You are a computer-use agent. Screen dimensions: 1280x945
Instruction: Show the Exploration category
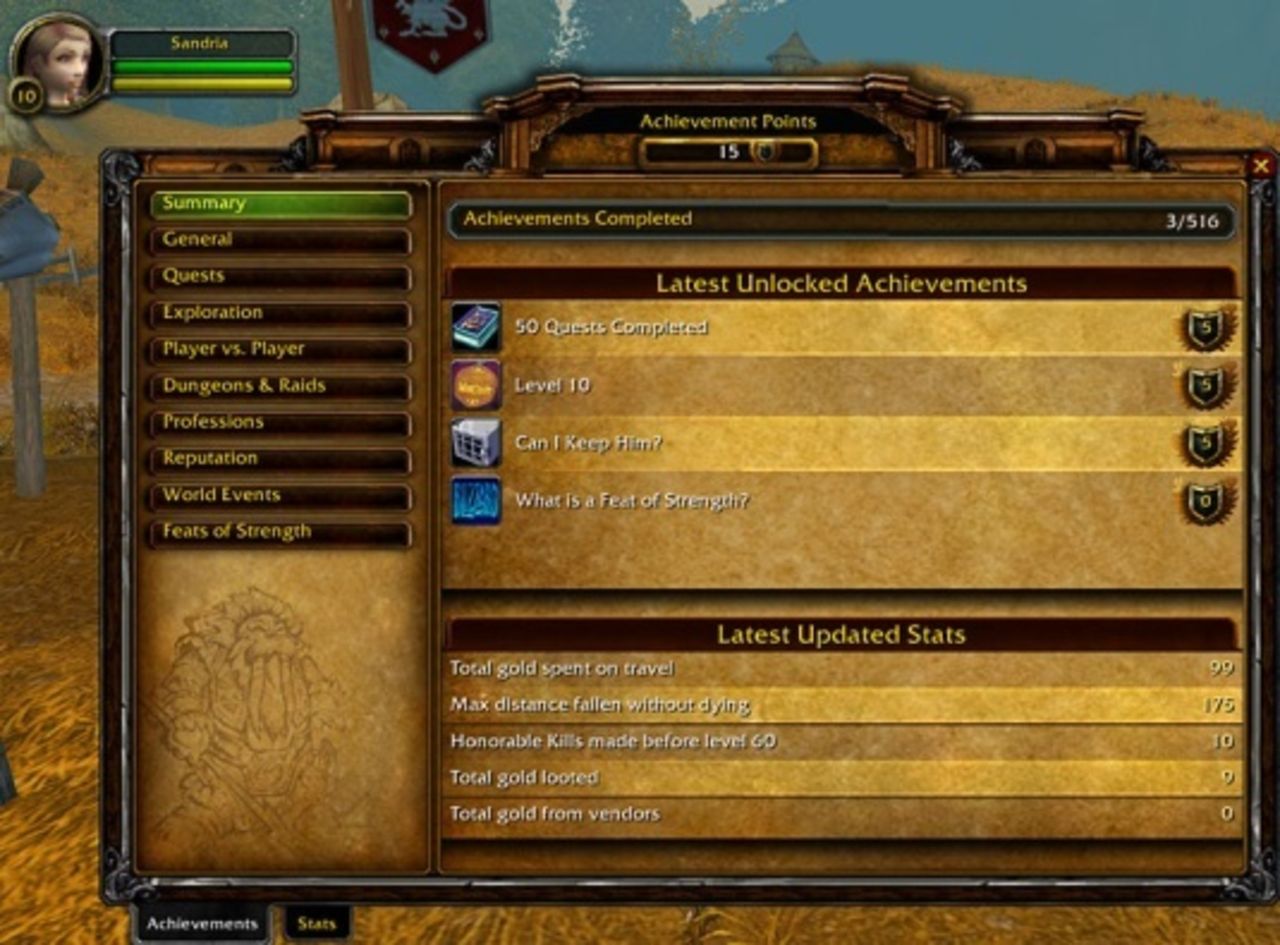280,313
